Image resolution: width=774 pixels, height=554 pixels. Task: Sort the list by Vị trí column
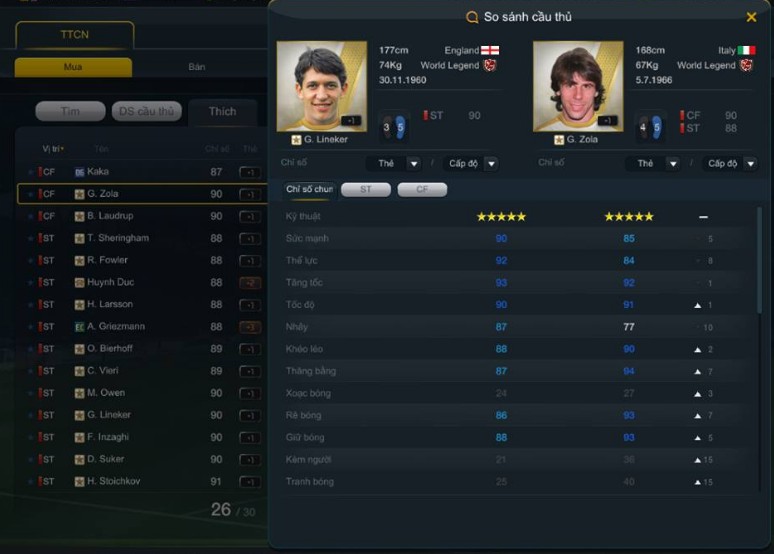tap(52, 148)
